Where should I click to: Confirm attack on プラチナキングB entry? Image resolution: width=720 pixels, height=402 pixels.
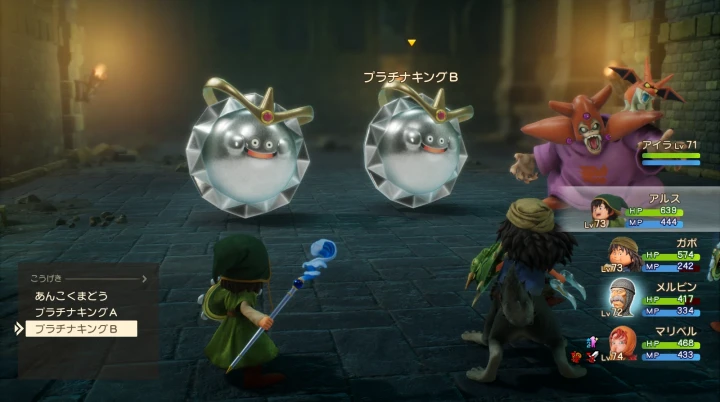(x=78, y=328)
